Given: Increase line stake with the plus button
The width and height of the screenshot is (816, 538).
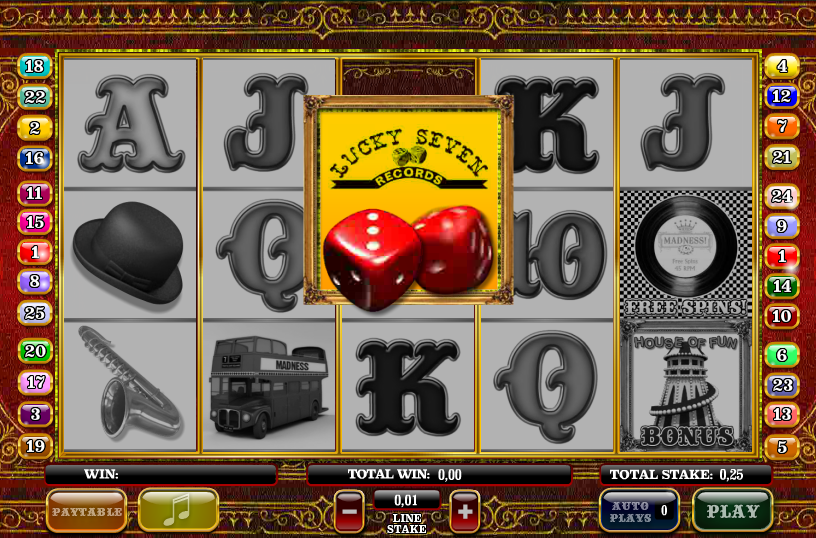Looking at the screenshot, I should [x=465, y=510].
